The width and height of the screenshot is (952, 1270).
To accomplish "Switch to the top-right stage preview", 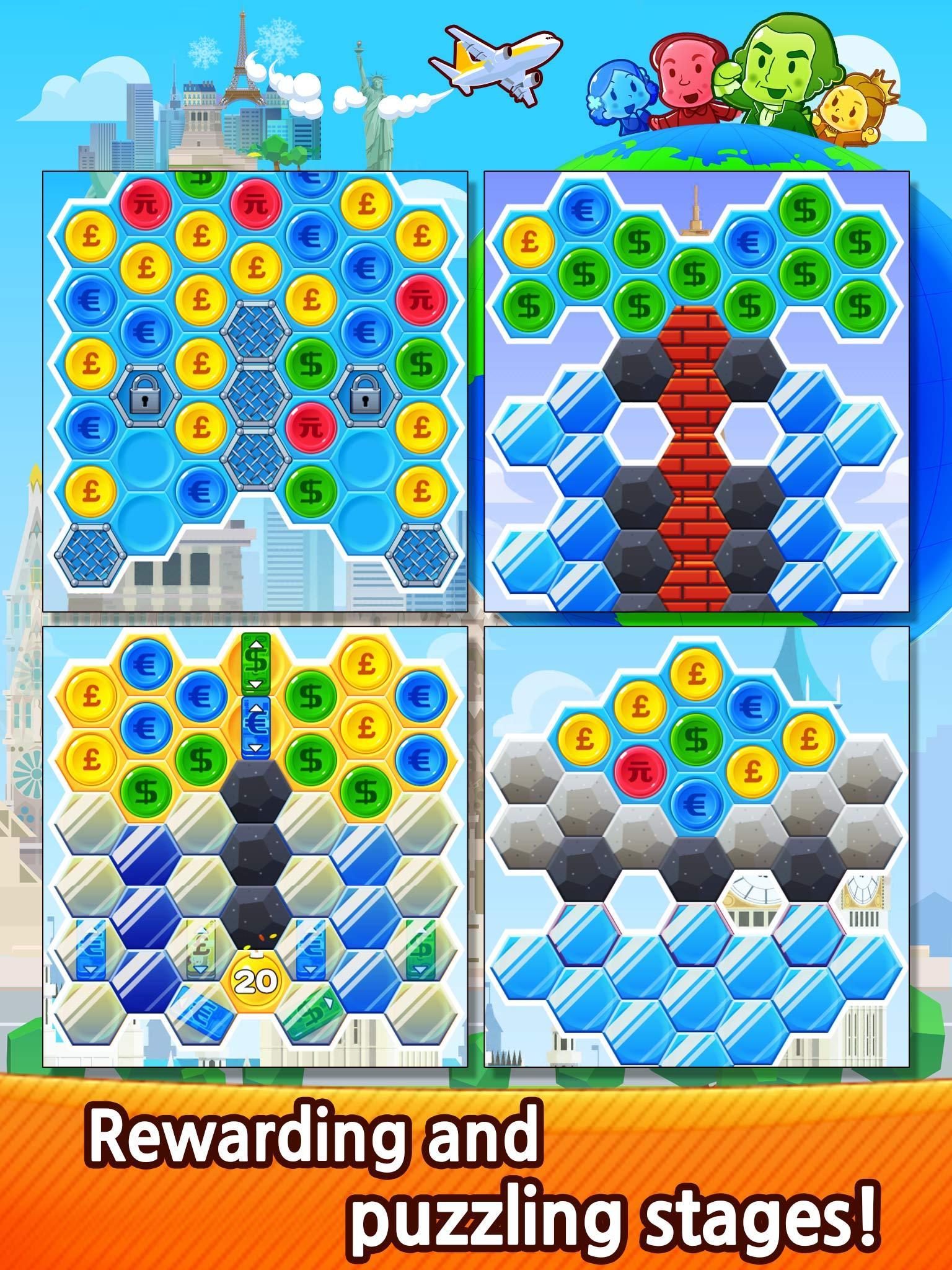I will [x=700, y=400].
